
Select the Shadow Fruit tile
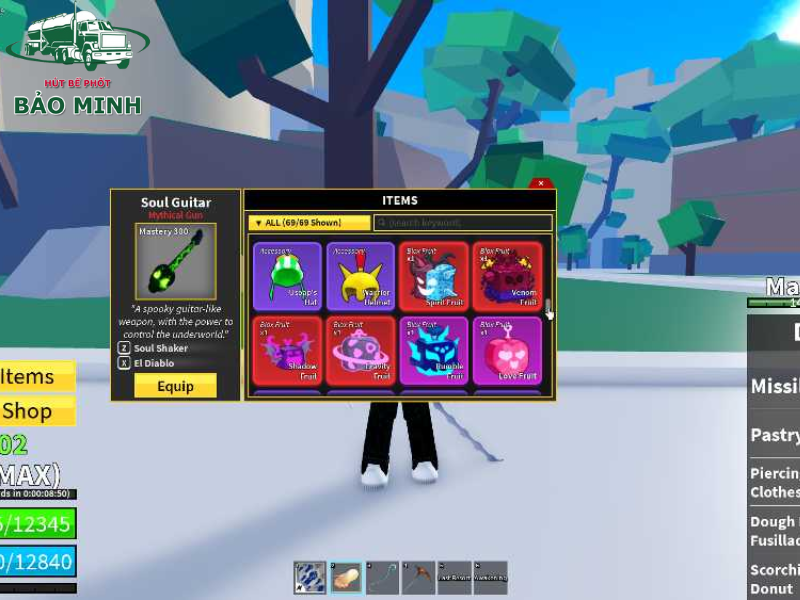pyautogui.click(x=287, y=351)
